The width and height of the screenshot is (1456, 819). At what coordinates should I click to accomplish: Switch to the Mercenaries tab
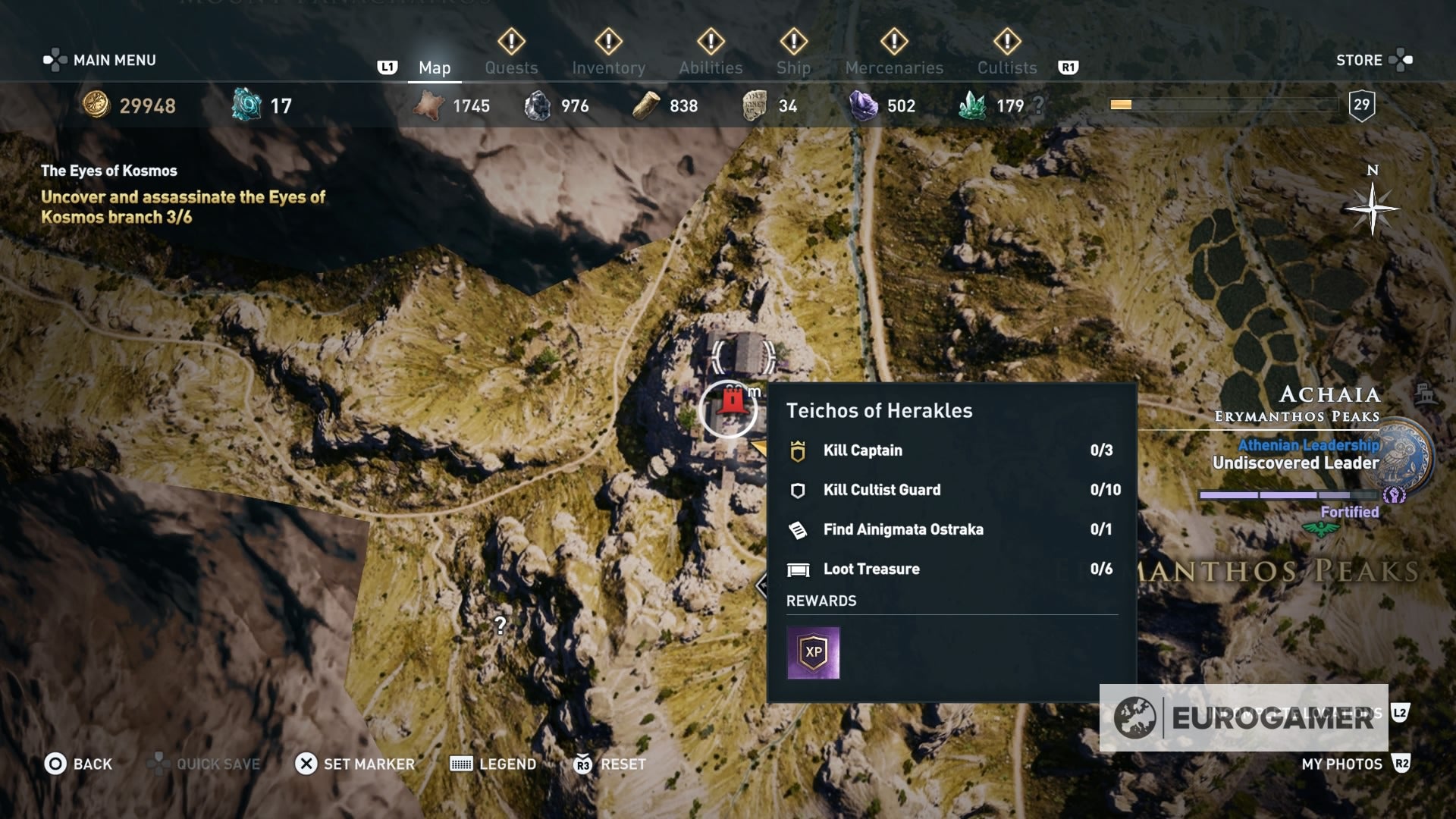click(893, 67)
